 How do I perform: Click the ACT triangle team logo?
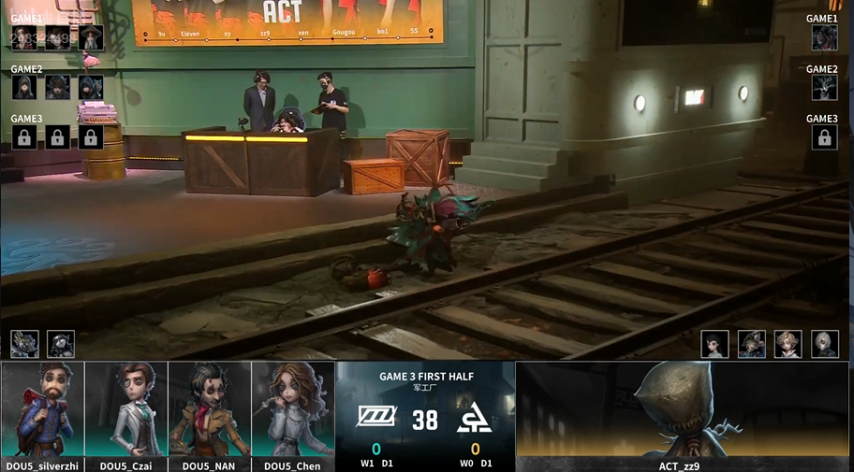click(472, 417)
